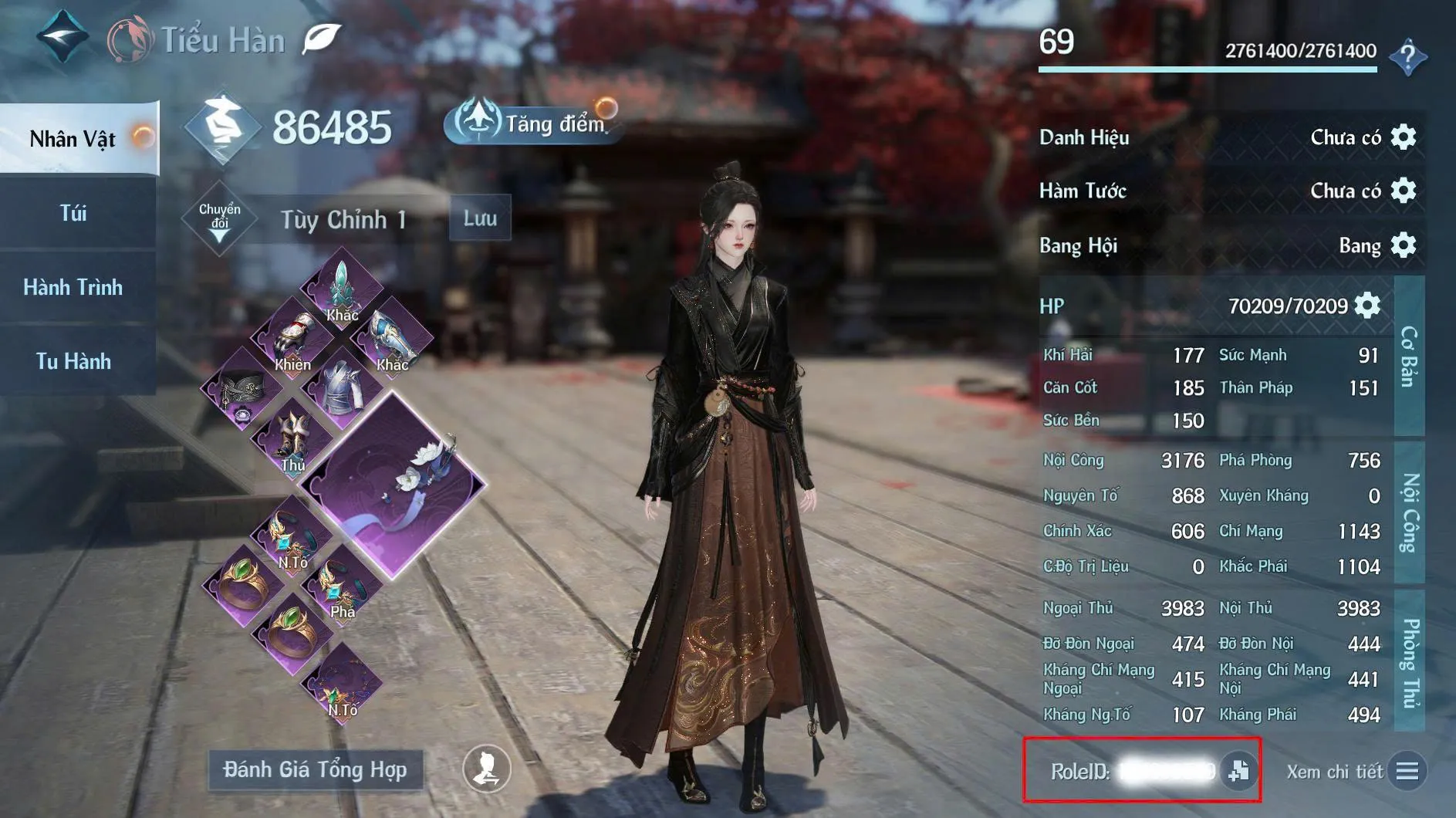The image size is (1456, 818).
Task: Open the Túi bag tab
Action: [74, 213]
